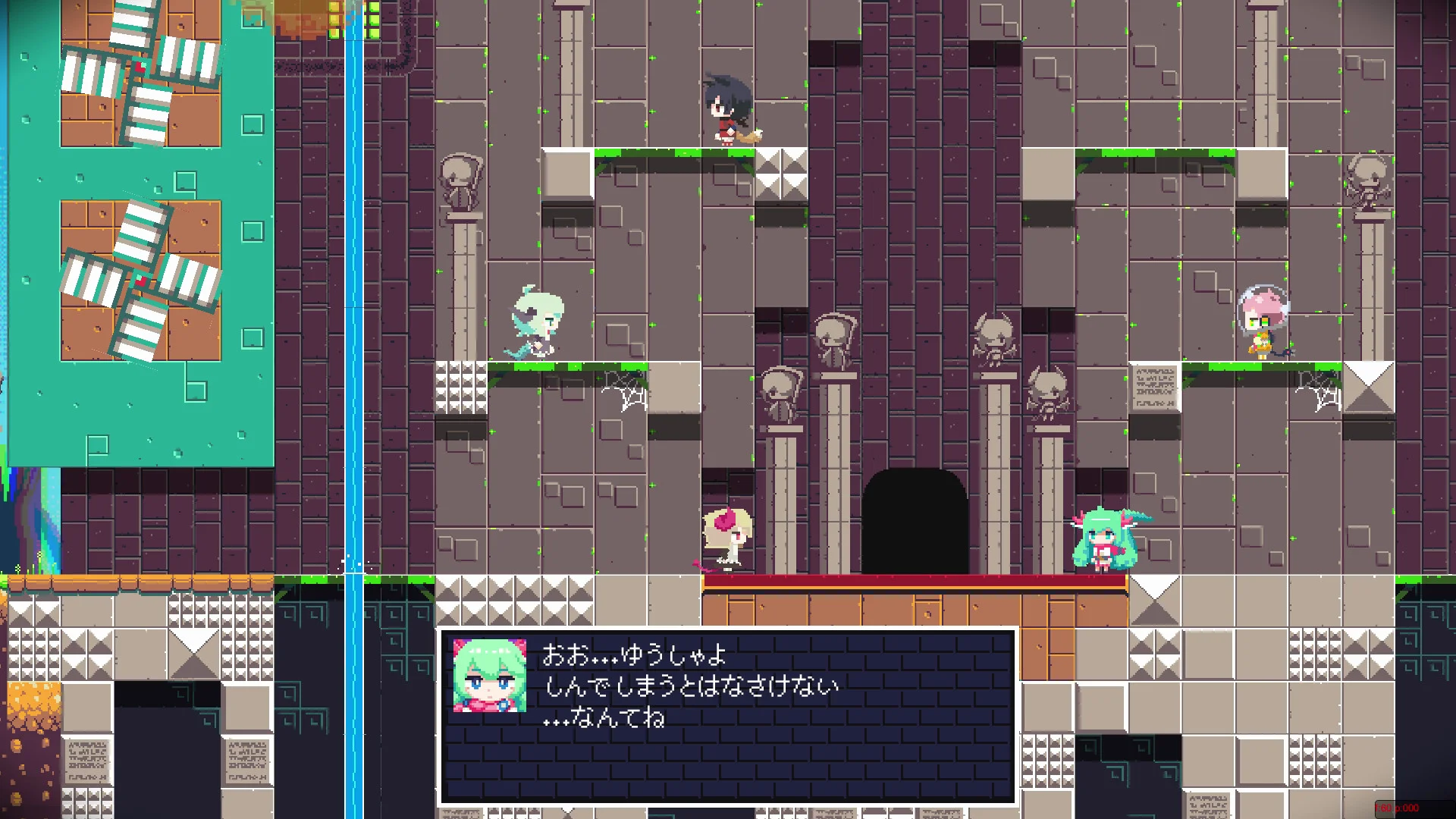Click the rune tablet sign on the right wall

[1155, 387]
